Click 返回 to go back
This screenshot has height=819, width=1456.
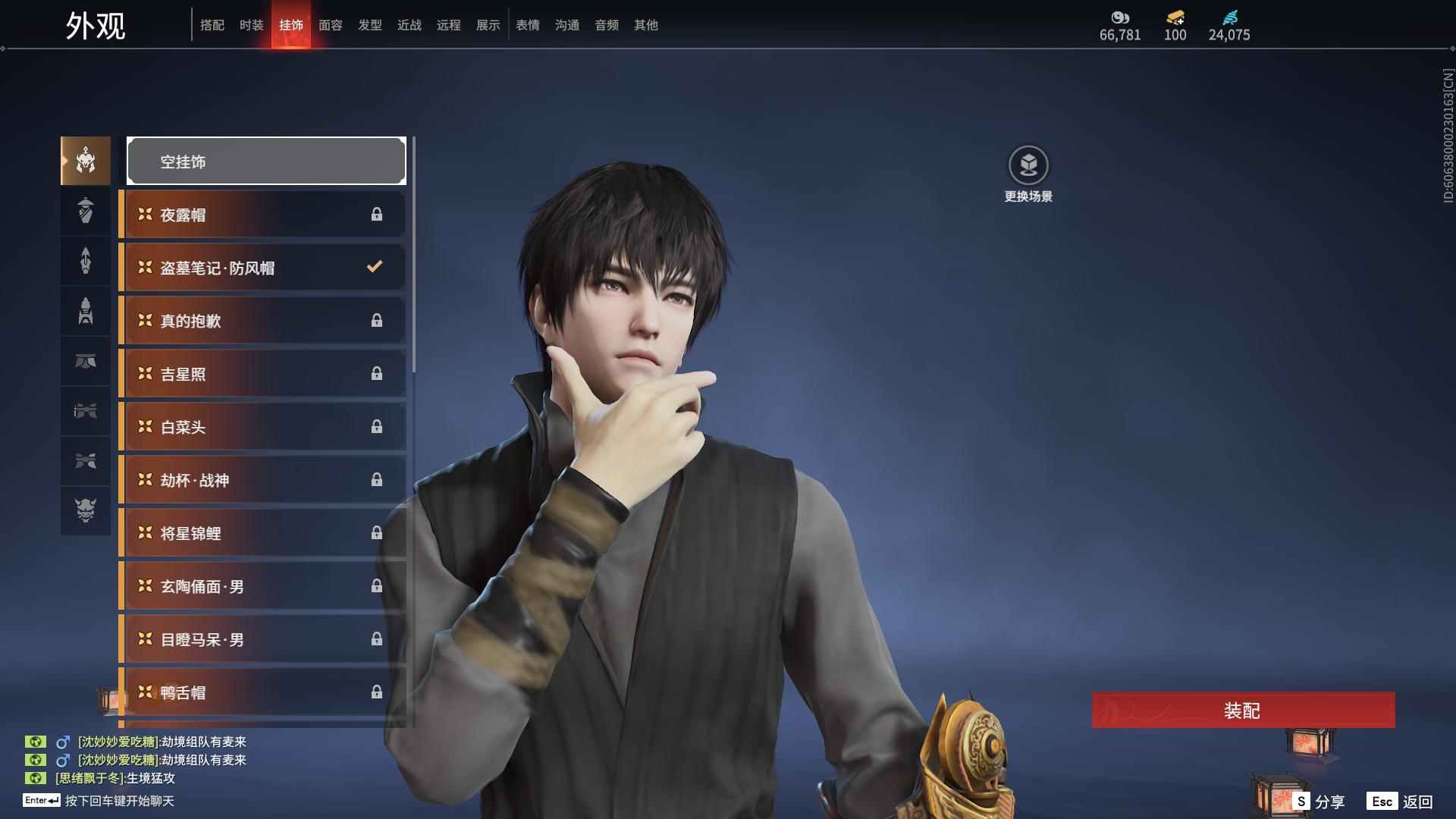coord(1401,802)
